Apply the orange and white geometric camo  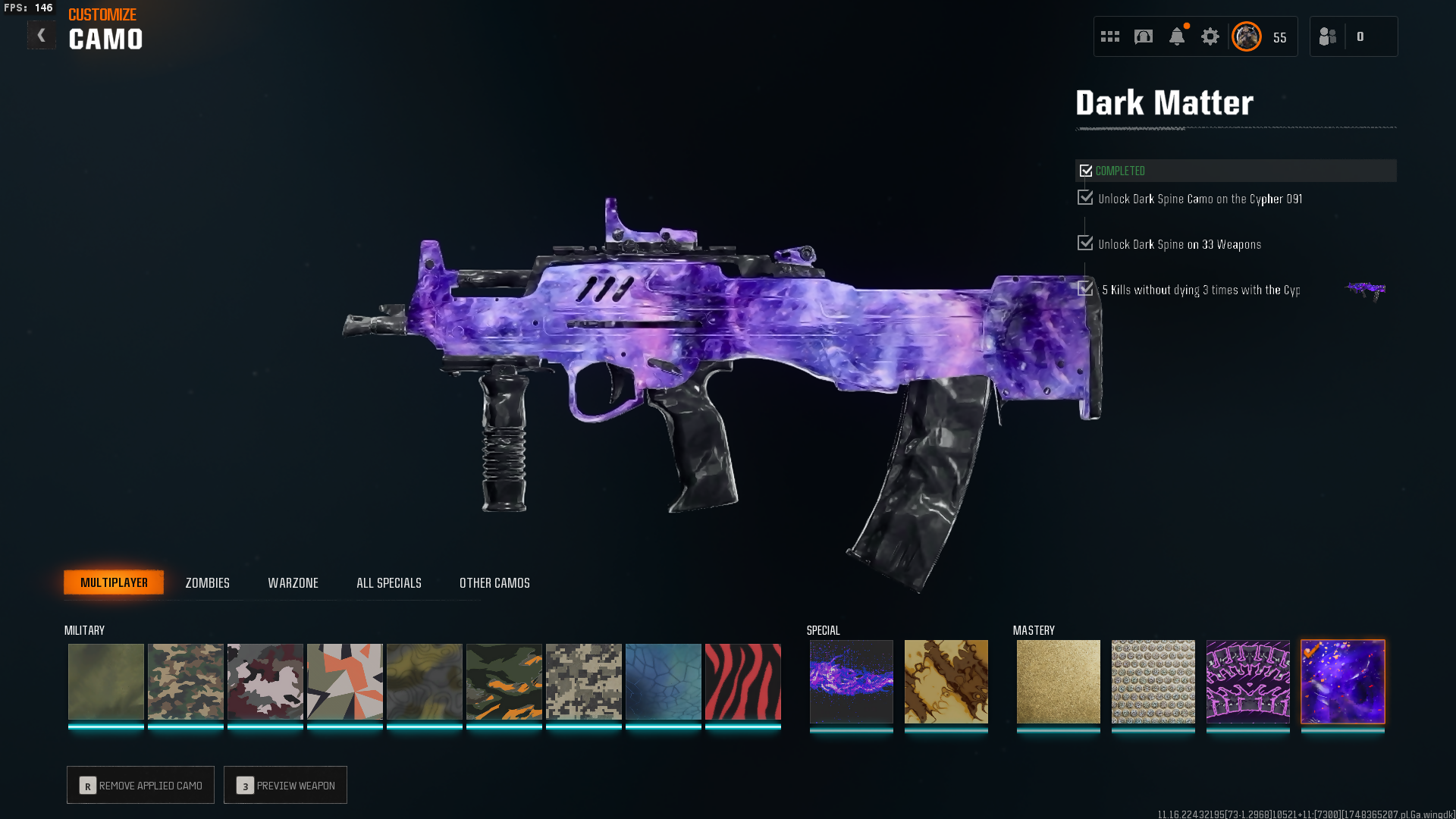pyautogui.click(x=344, y=682)
